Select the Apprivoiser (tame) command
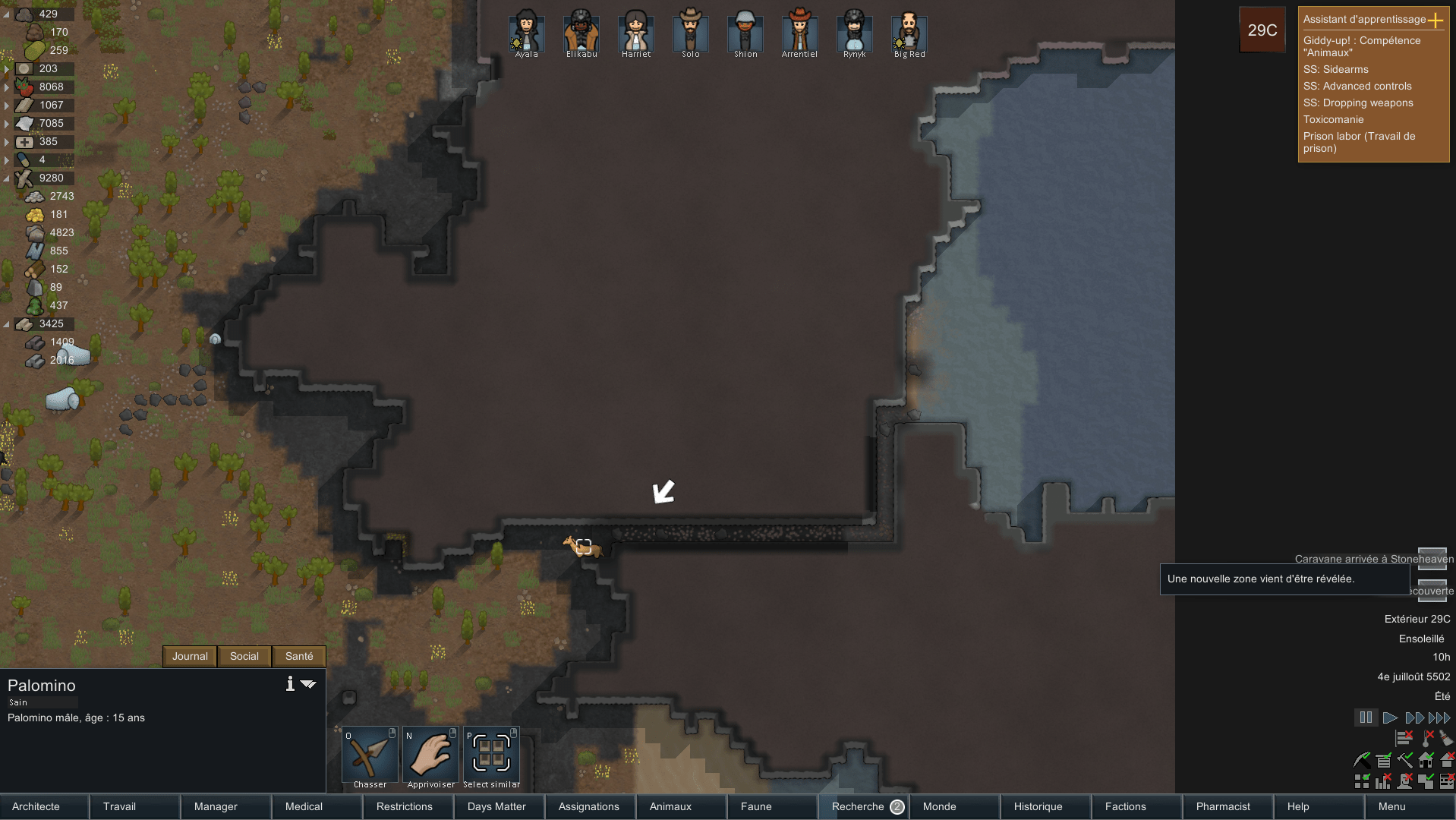This screenshot has height=820, width=1456. tap(430, 755)
